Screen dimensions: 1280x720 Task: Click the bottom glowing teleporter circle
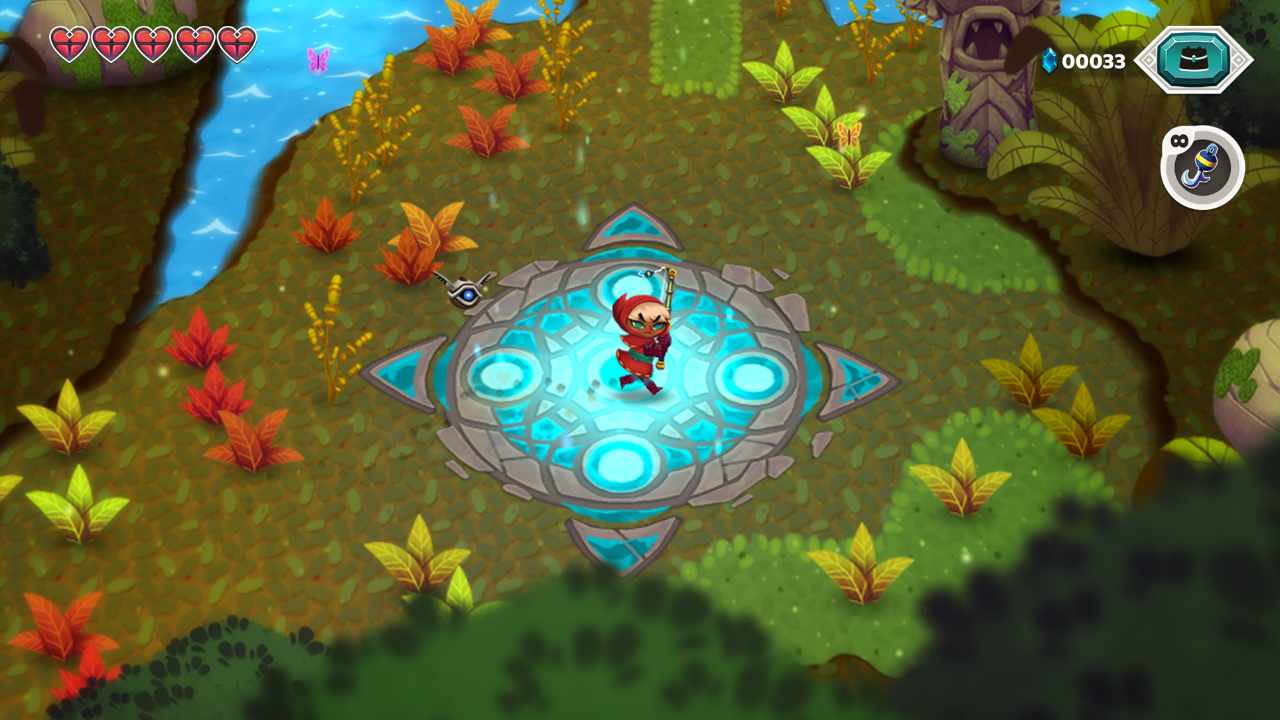point(622,460)
